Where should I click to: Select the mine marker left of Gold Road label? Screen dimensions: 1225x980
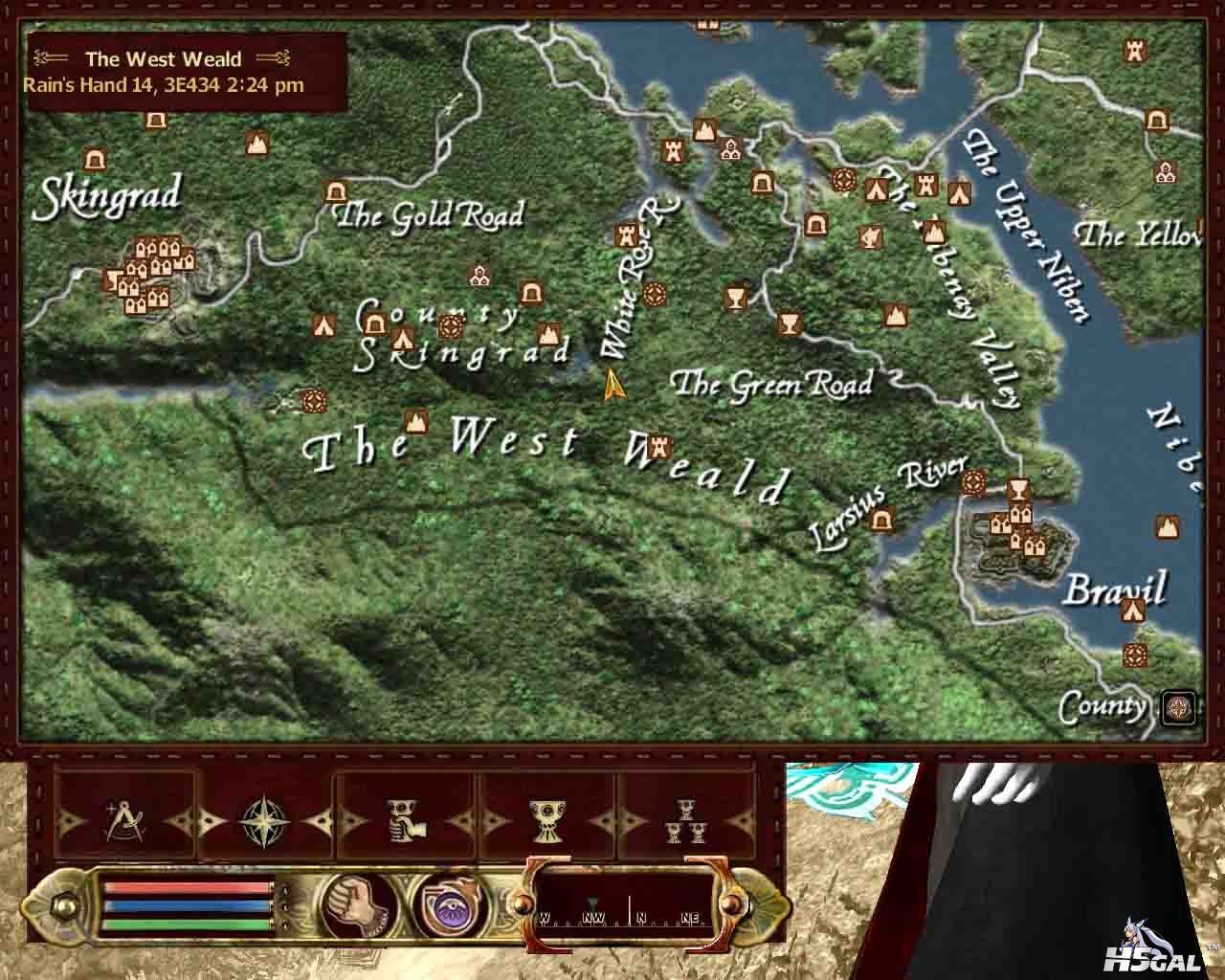tap(336, 191)
